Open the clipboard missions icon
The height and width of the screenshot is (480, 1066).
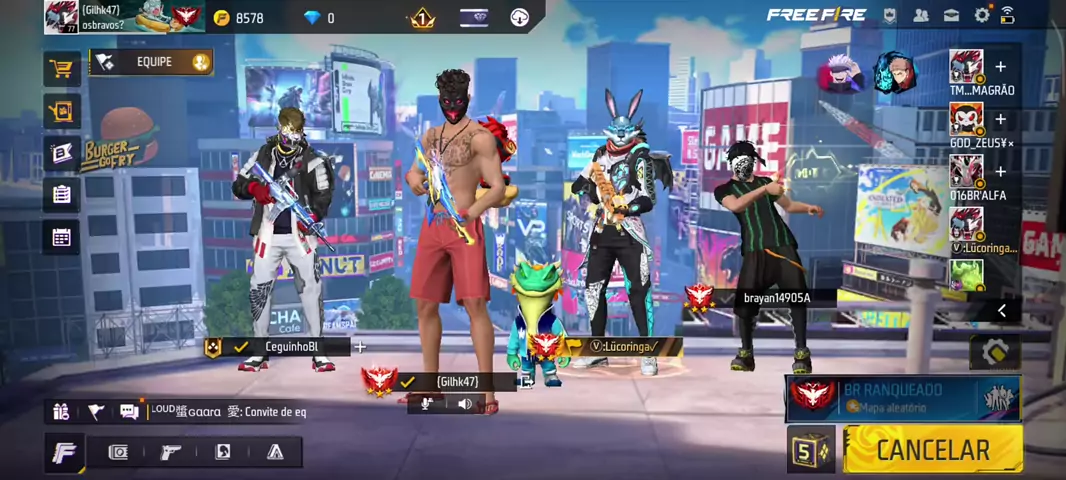pyautogui.click(x=62, y=195)
